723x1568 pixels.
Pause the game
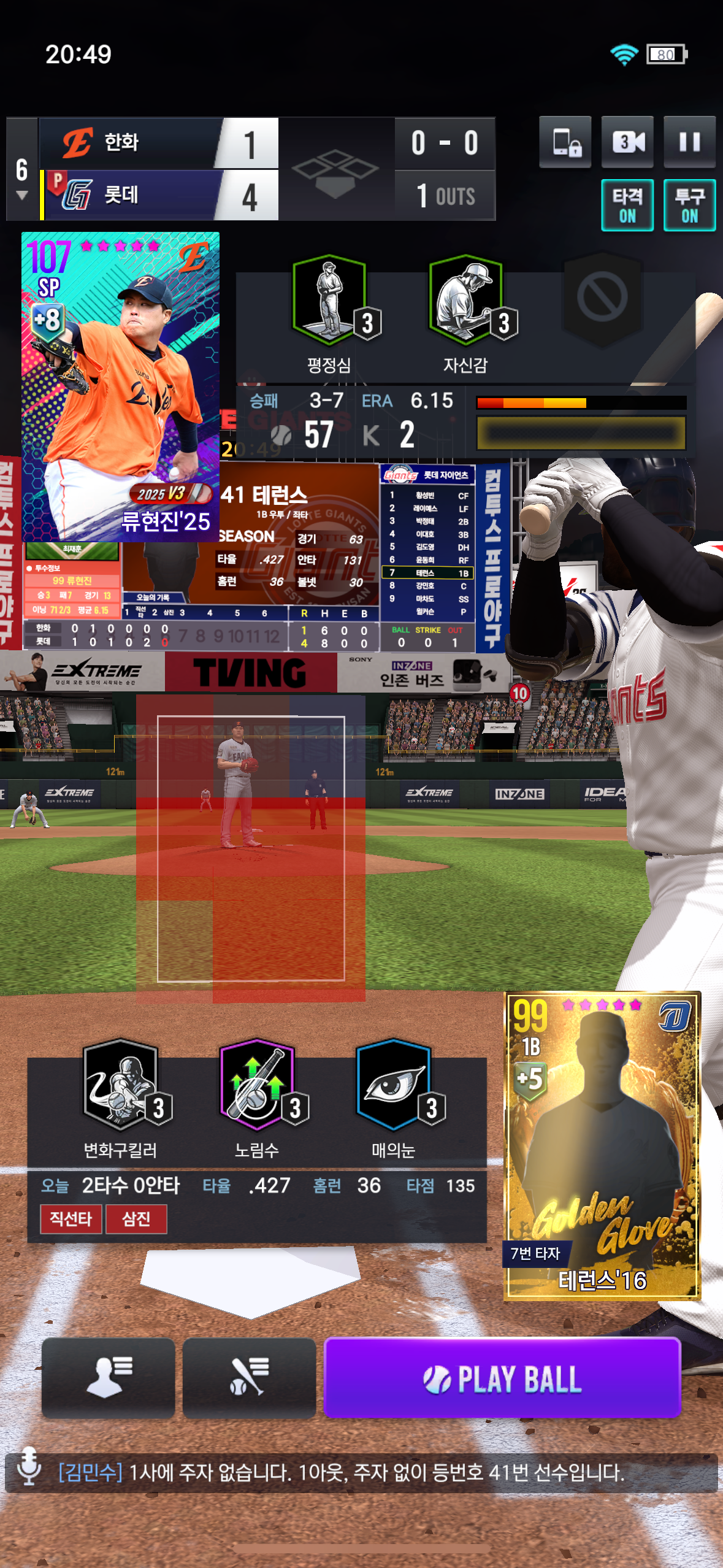(x=689, y=142)
